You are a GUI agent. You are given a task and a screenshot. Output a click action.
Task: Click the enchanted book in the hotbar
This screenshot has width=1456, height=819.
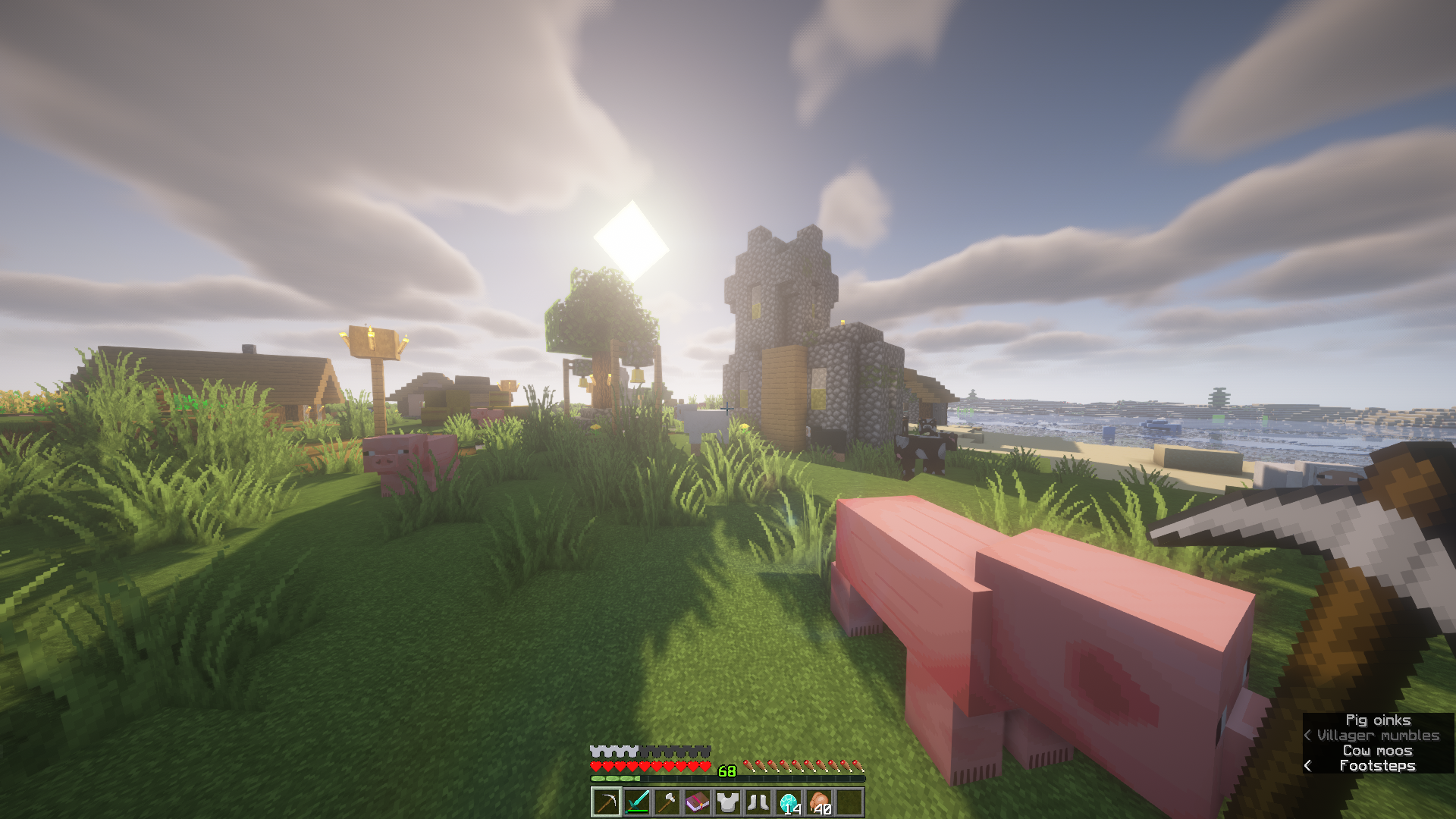698,802
